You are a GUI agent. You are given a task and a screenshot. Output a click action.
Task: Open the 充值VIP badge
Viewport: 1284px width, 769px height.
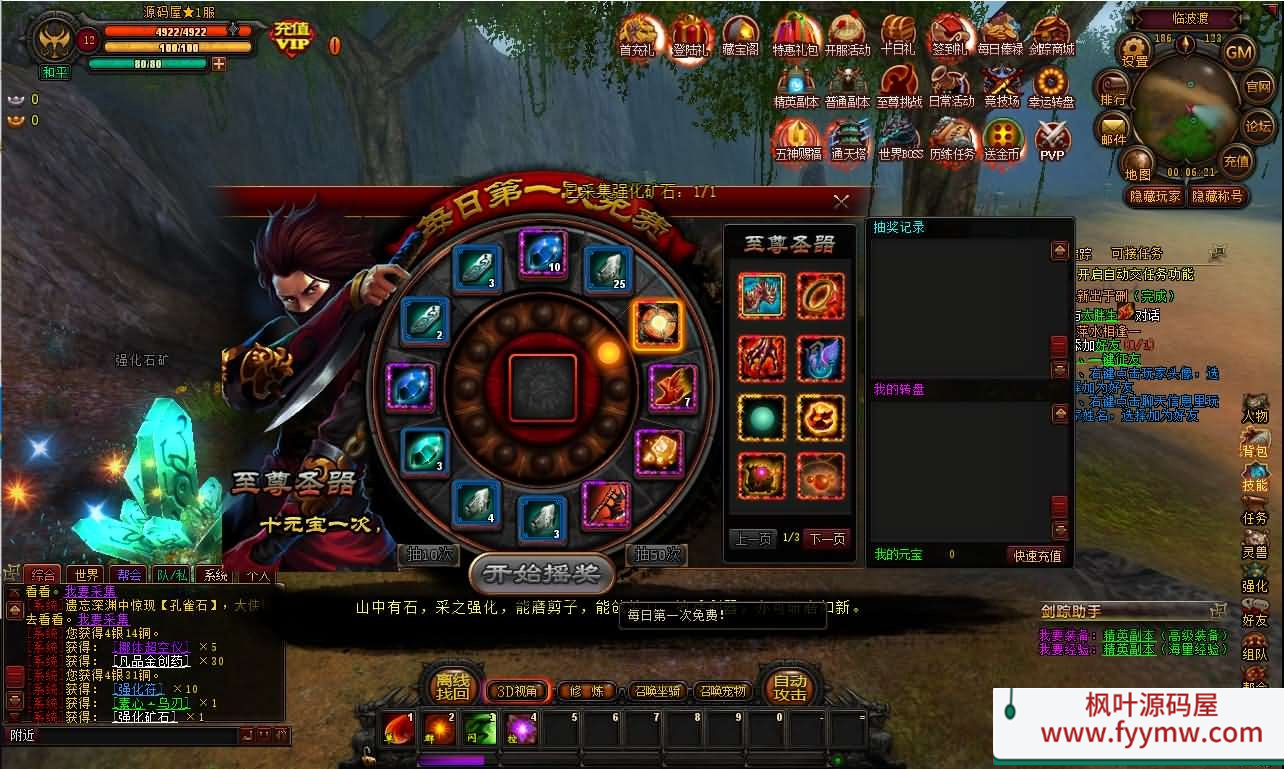[292, 39]
